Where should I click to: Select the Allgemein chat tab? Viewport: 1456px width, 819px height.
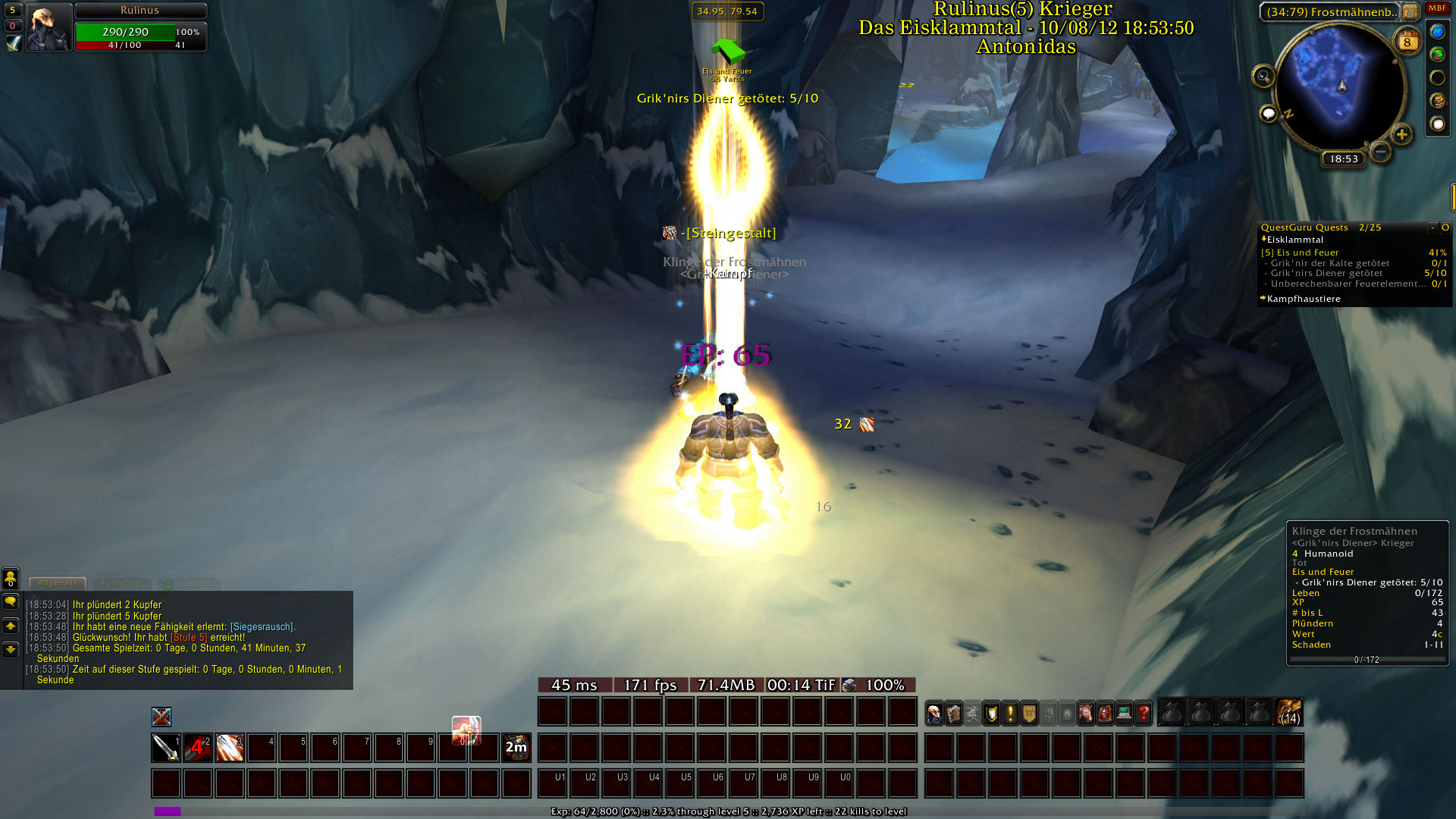point(58,583)
